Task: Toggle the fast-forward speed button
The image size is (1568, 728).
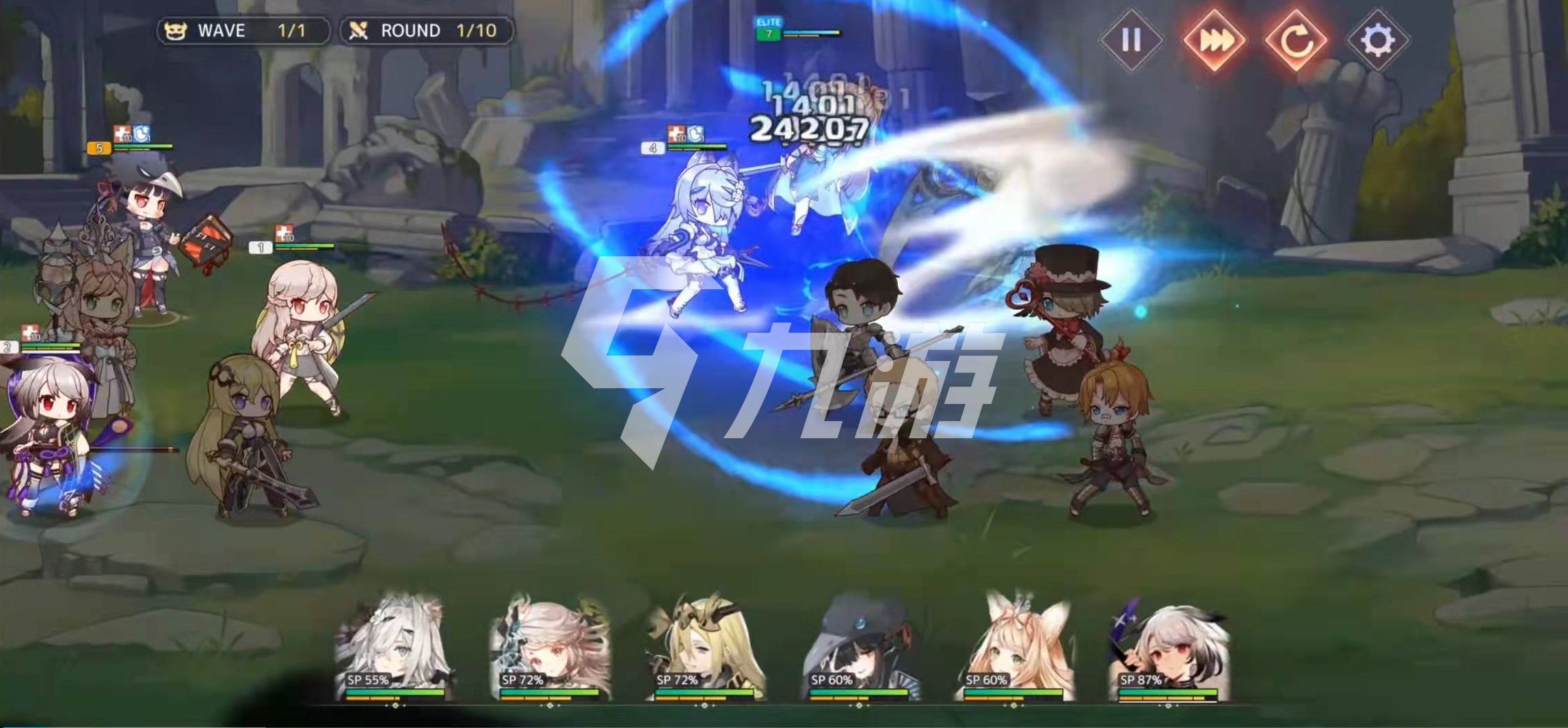Action: click(1213, 40)
